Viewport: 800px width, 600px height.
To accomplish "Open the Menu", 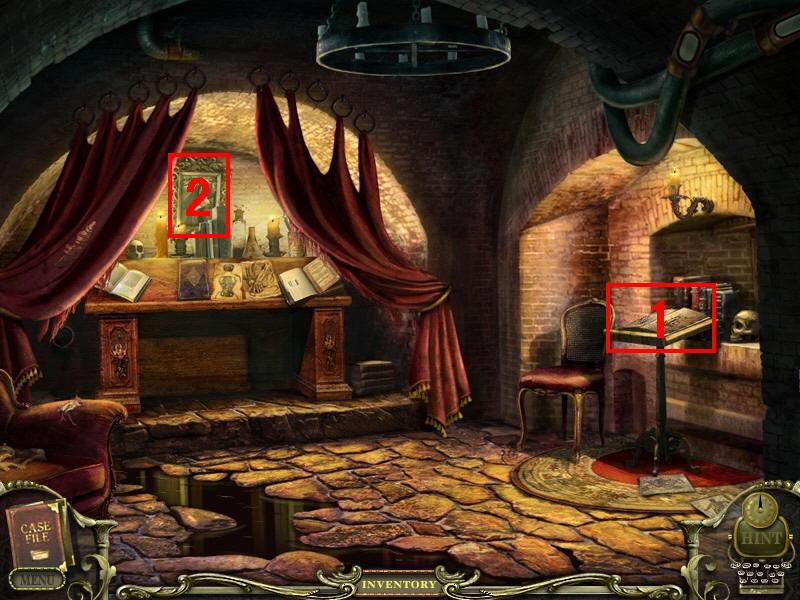I will pyautogui.click(x=36, y=579).
